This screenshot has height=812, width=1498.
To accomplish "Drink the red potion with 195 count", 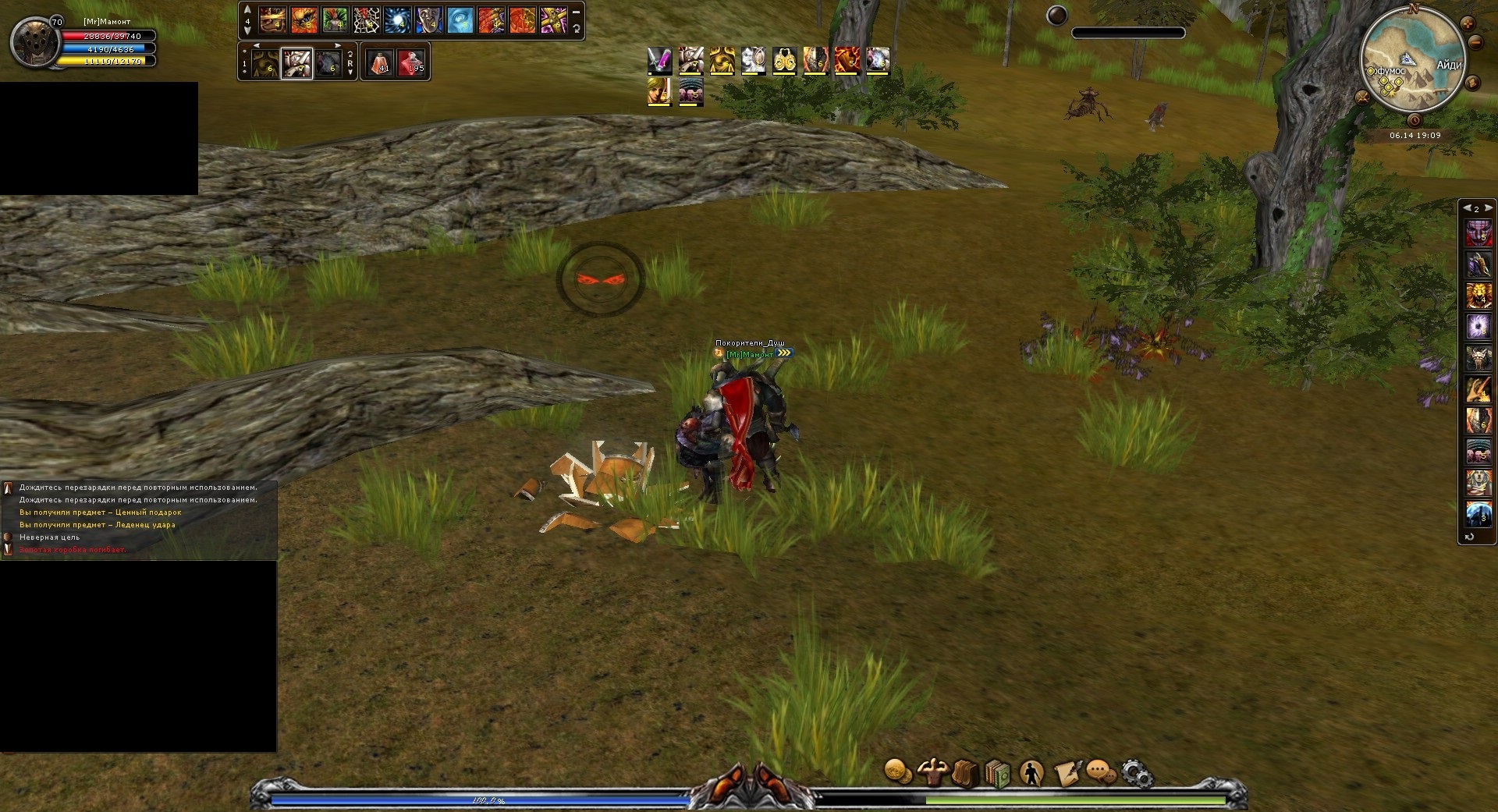I will [411, 62].
